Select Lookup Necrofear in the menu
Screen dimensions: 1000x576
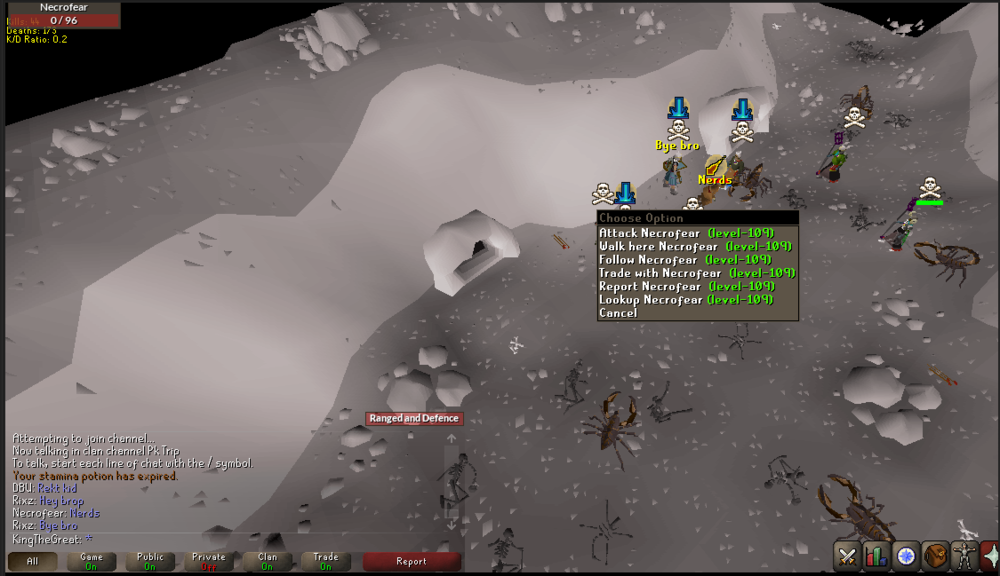pyautogui.click(x=686, y=299)
